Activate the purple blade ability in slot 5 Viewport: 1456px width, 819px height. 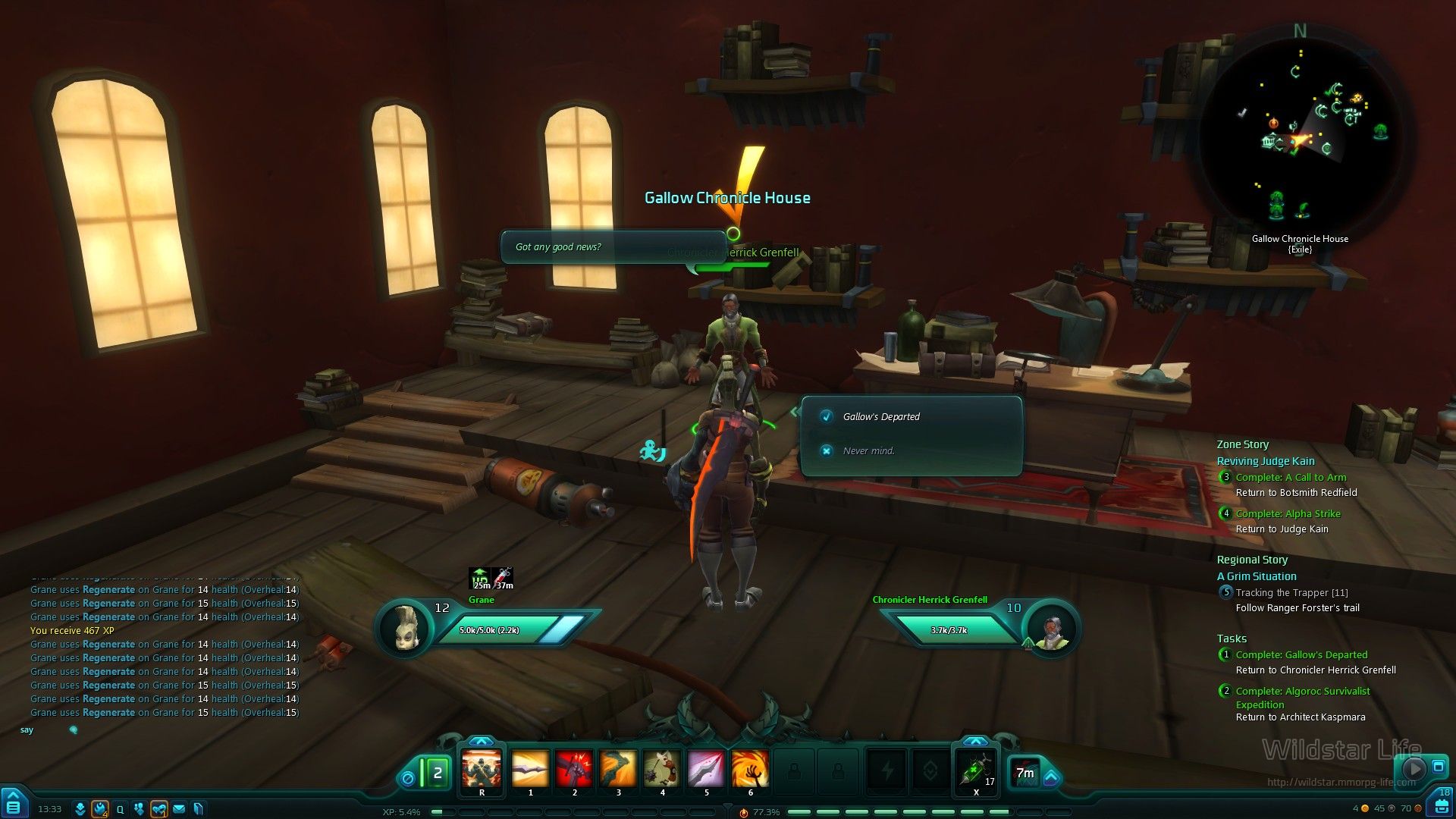[706, 769]
